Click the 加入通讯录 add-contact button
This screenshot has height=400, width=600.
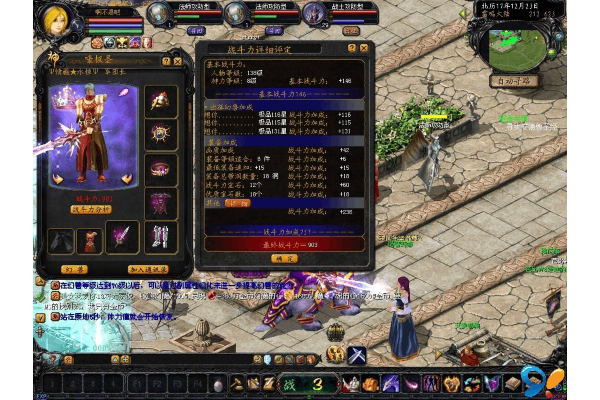pos(147,268)
